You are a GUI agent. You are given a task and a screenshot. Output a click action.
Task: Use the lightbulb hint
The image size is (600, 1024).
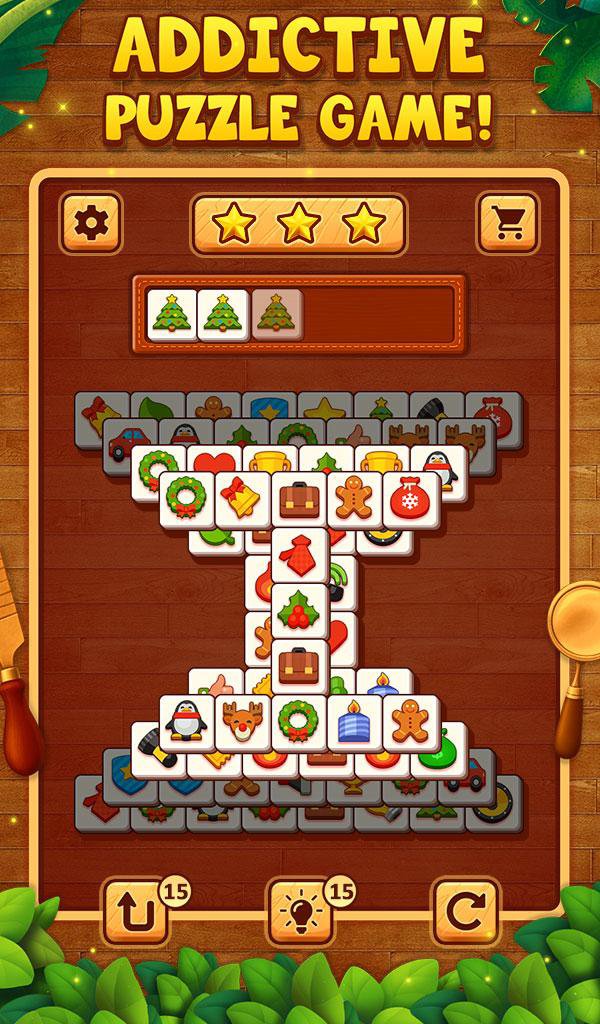tap(300, 910)
